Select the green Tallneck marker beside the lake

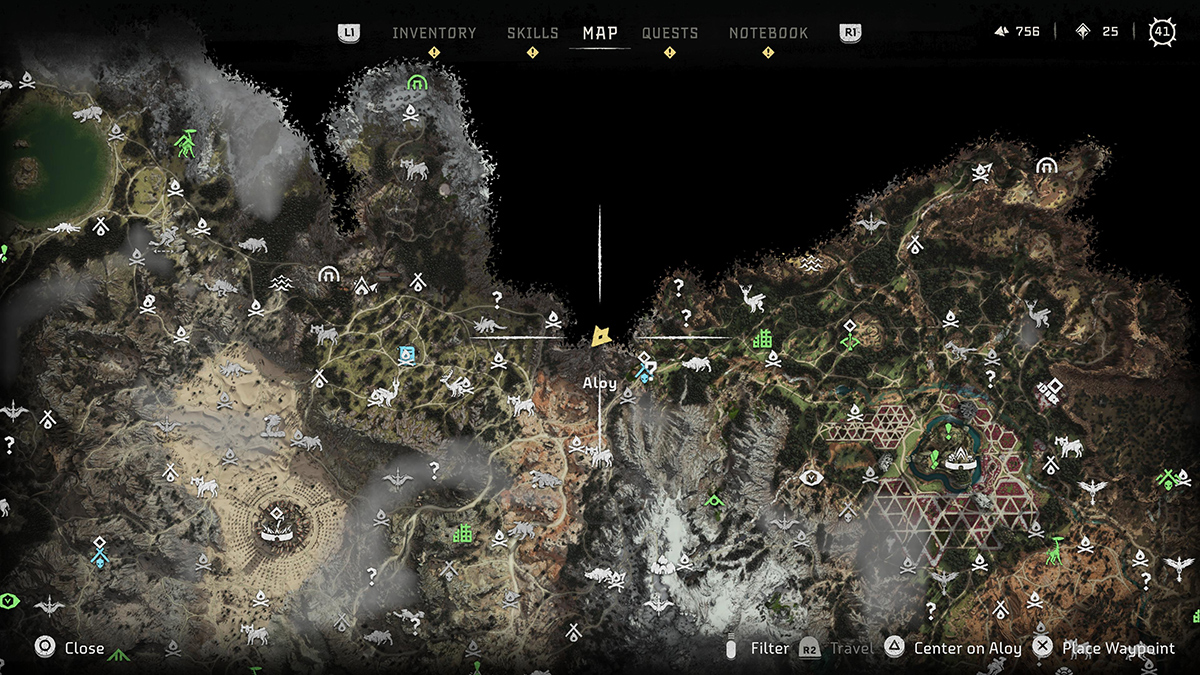185,145
